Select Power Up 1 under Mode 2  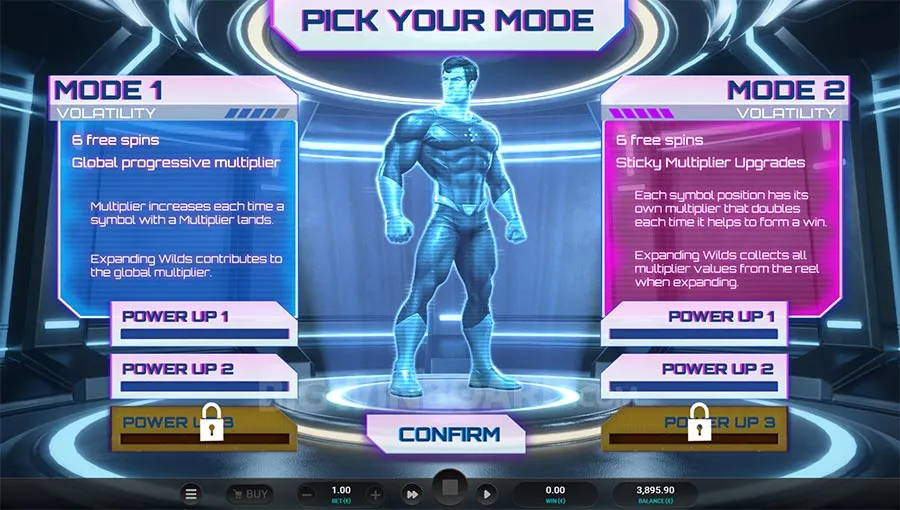click(696, 324)
